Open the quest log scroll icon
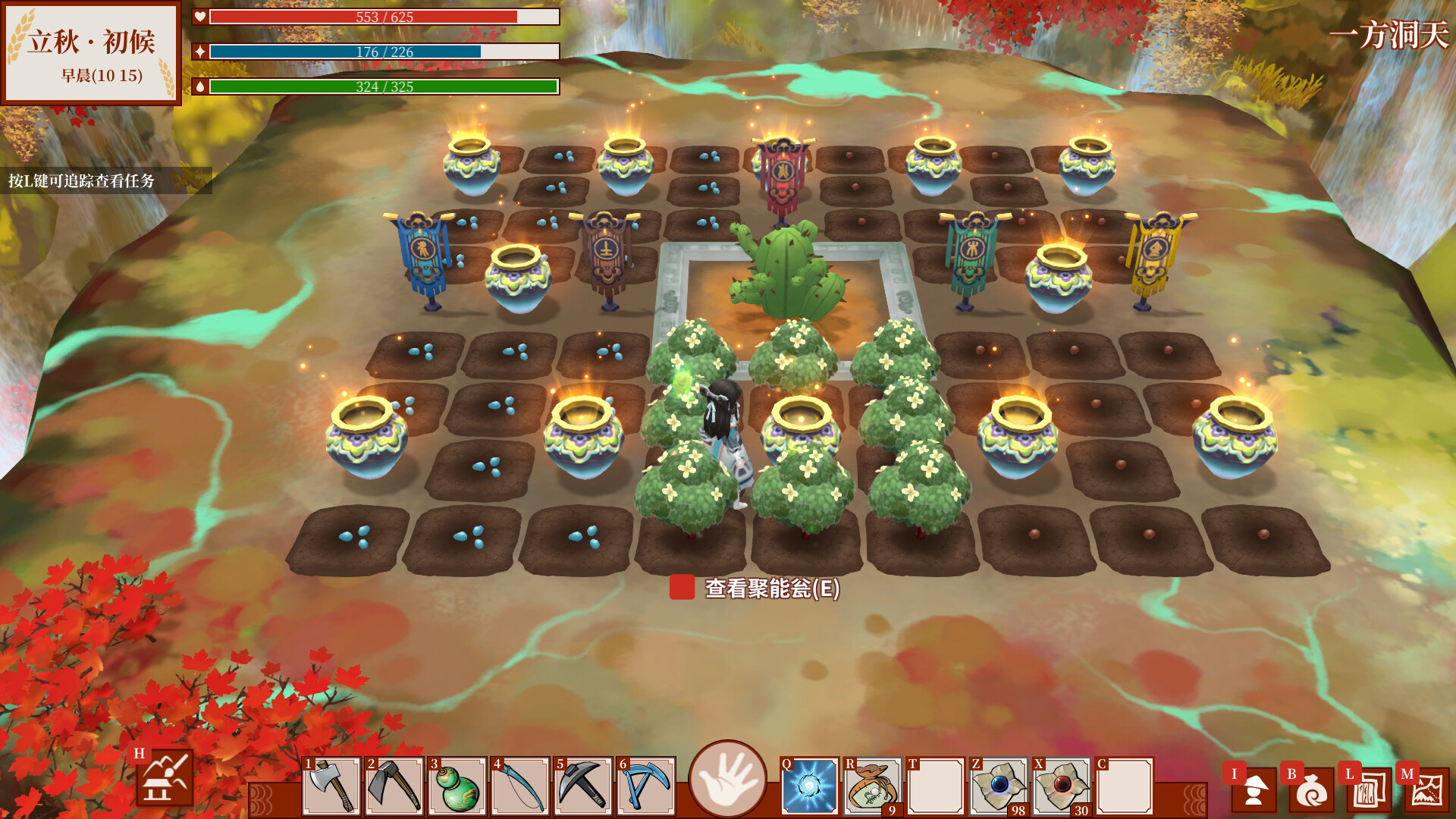This screenshot has width=1456, height=819. pos(1368,789)
